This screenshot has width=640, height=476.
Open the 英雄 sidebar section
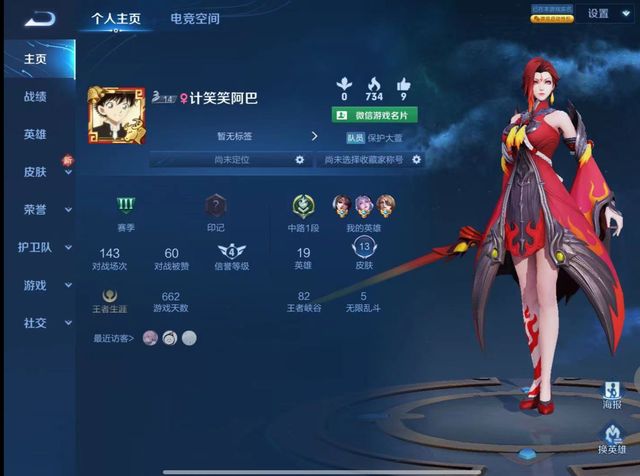(35, 134)
